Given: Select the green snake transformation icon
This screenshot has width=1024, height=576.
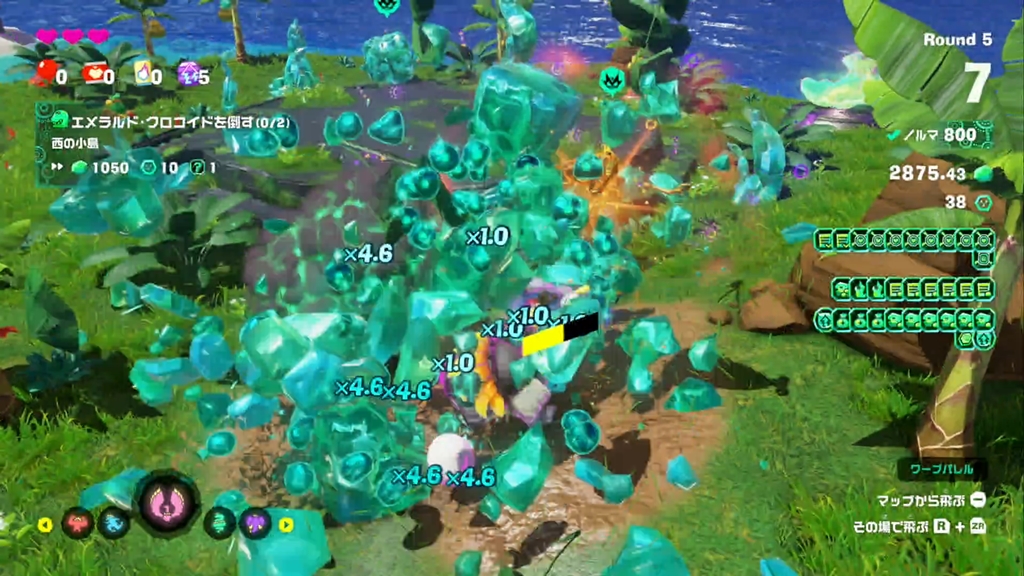Looking at the screenshot, I should (220, 523).
